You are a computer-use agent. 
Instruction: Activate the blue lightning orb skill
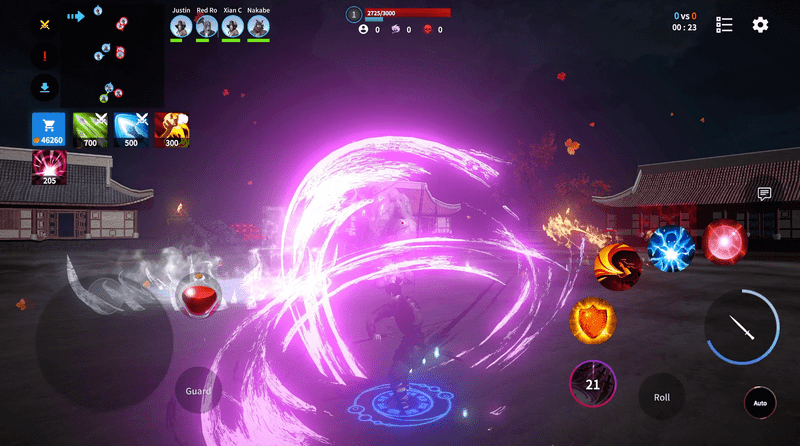[x=670, y=249]
